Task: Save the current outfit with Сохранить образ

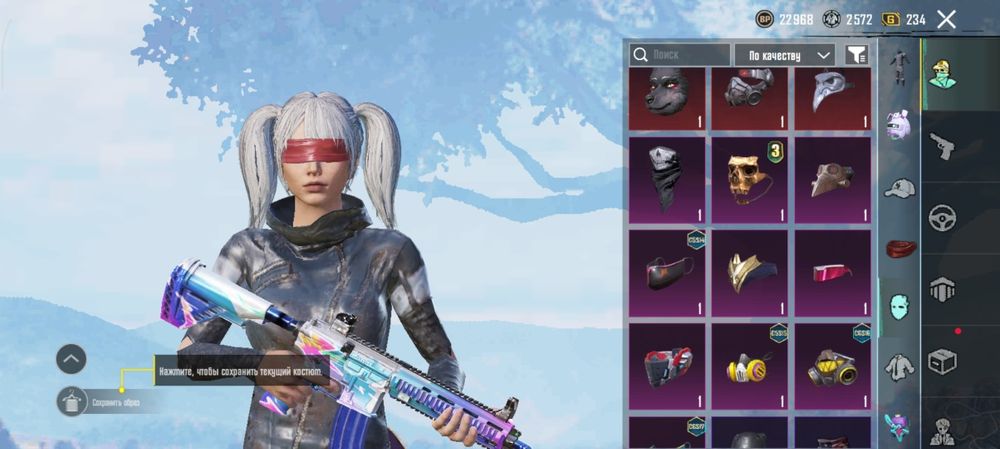Action: pos(73,402)
